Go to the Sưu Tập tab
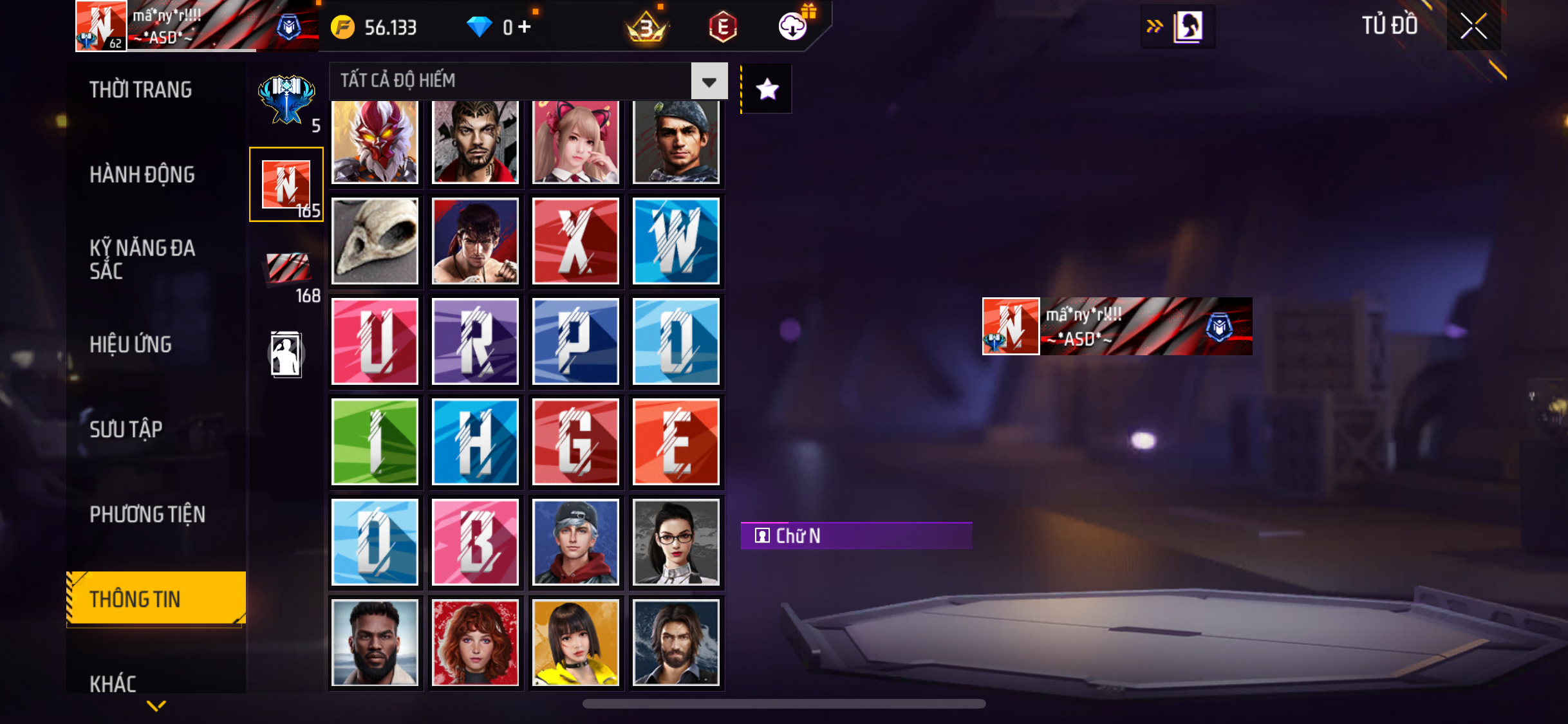Viewport: 1568px width, 724px height. click(126, 429)
